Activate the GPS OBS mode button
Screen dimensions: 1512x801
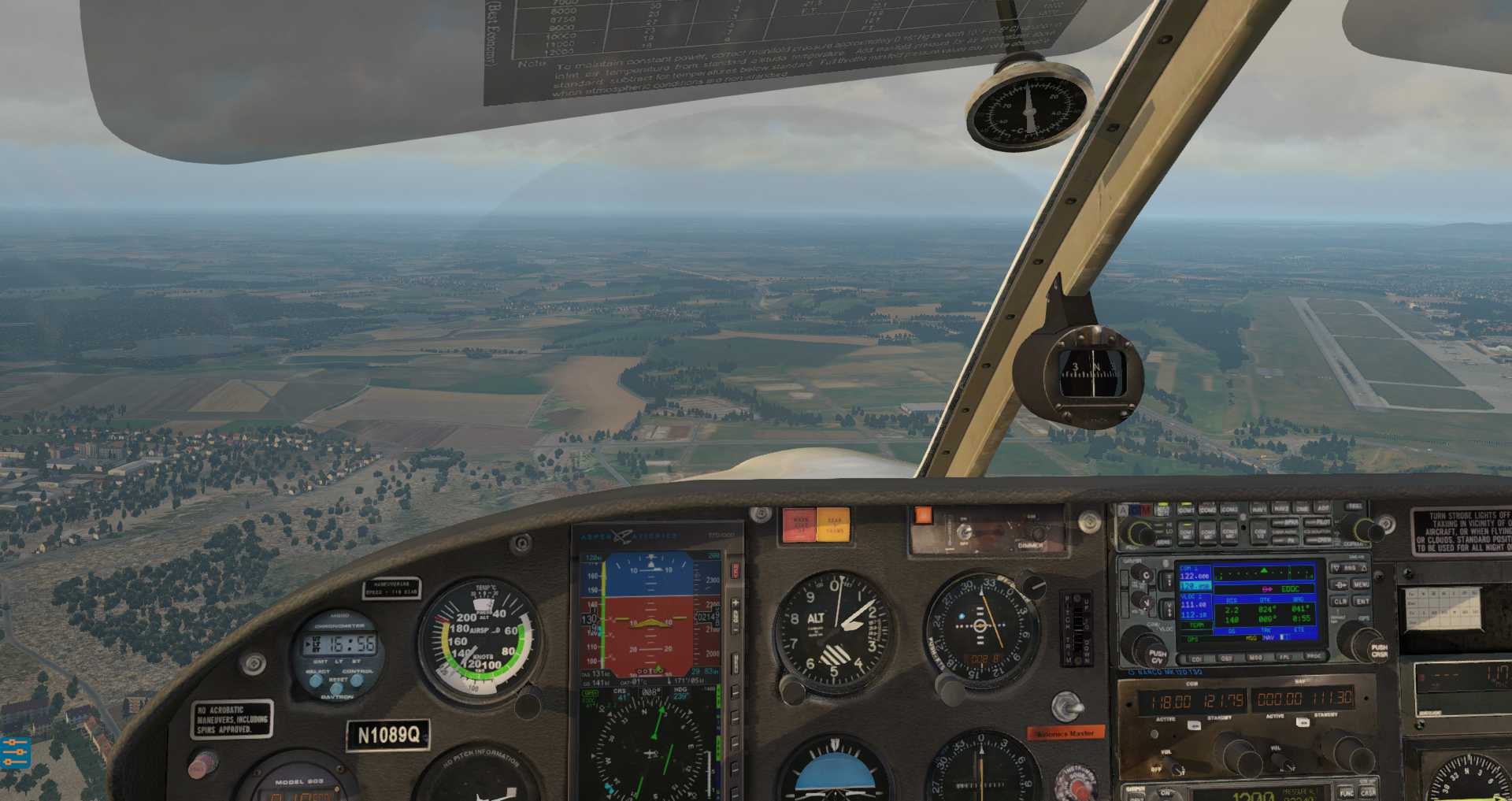point(1226,658)
